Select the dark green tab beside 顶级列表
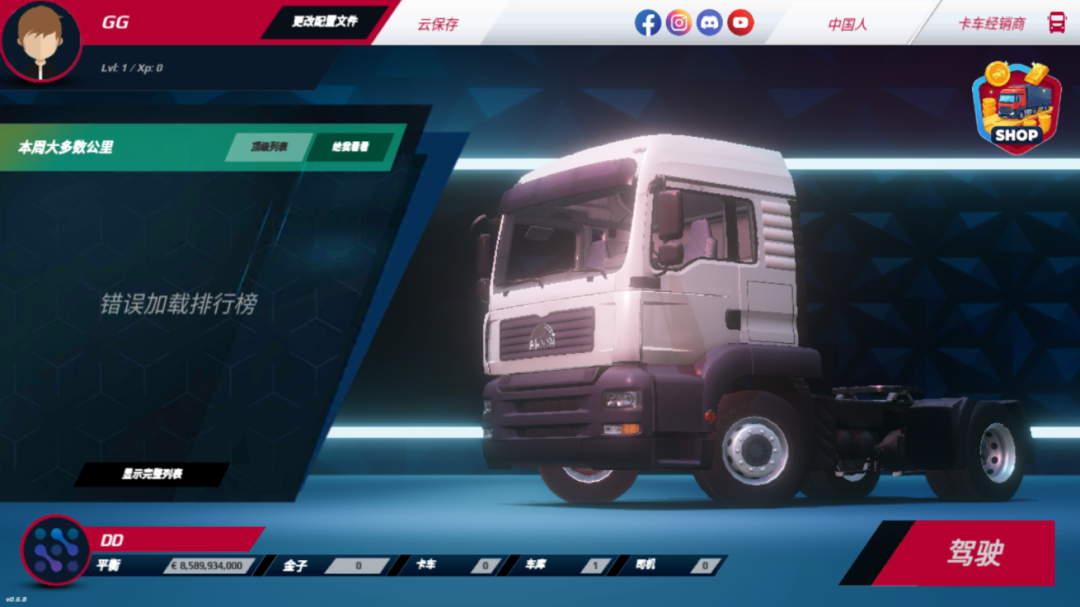Viewport: 1080px width, 607px height. (350, 147)
